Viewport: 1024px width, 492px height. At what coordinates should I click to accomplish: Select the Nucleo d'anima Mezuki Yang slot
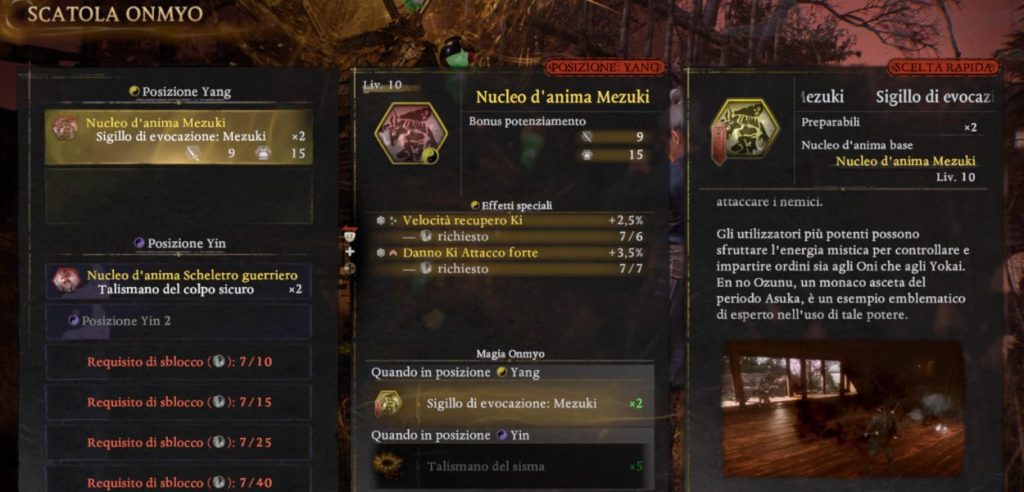pos(179,137)
